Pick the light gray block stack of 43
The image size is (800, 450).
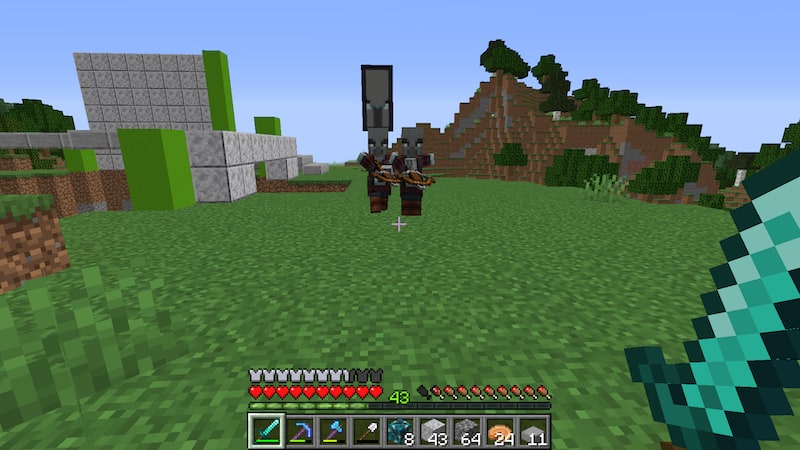click(433, 431)
